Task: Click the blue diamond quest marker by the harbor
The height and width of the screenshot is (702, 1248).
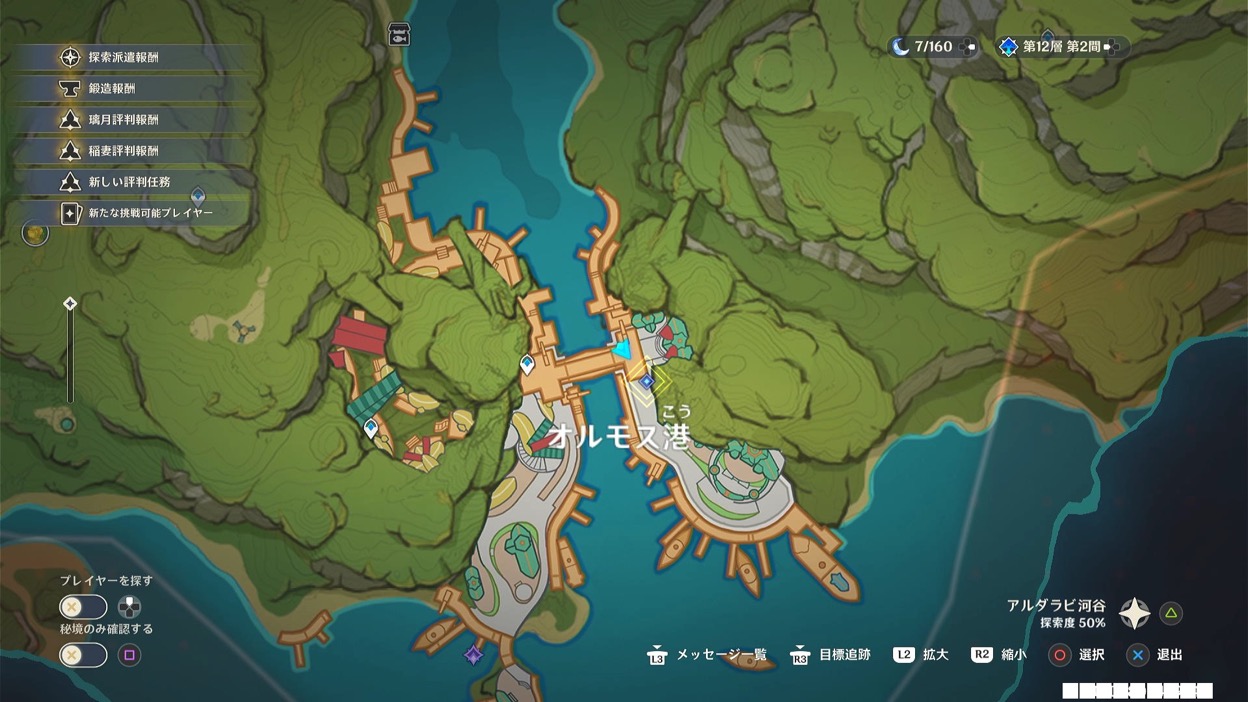Action: click(x=647, y=381)
